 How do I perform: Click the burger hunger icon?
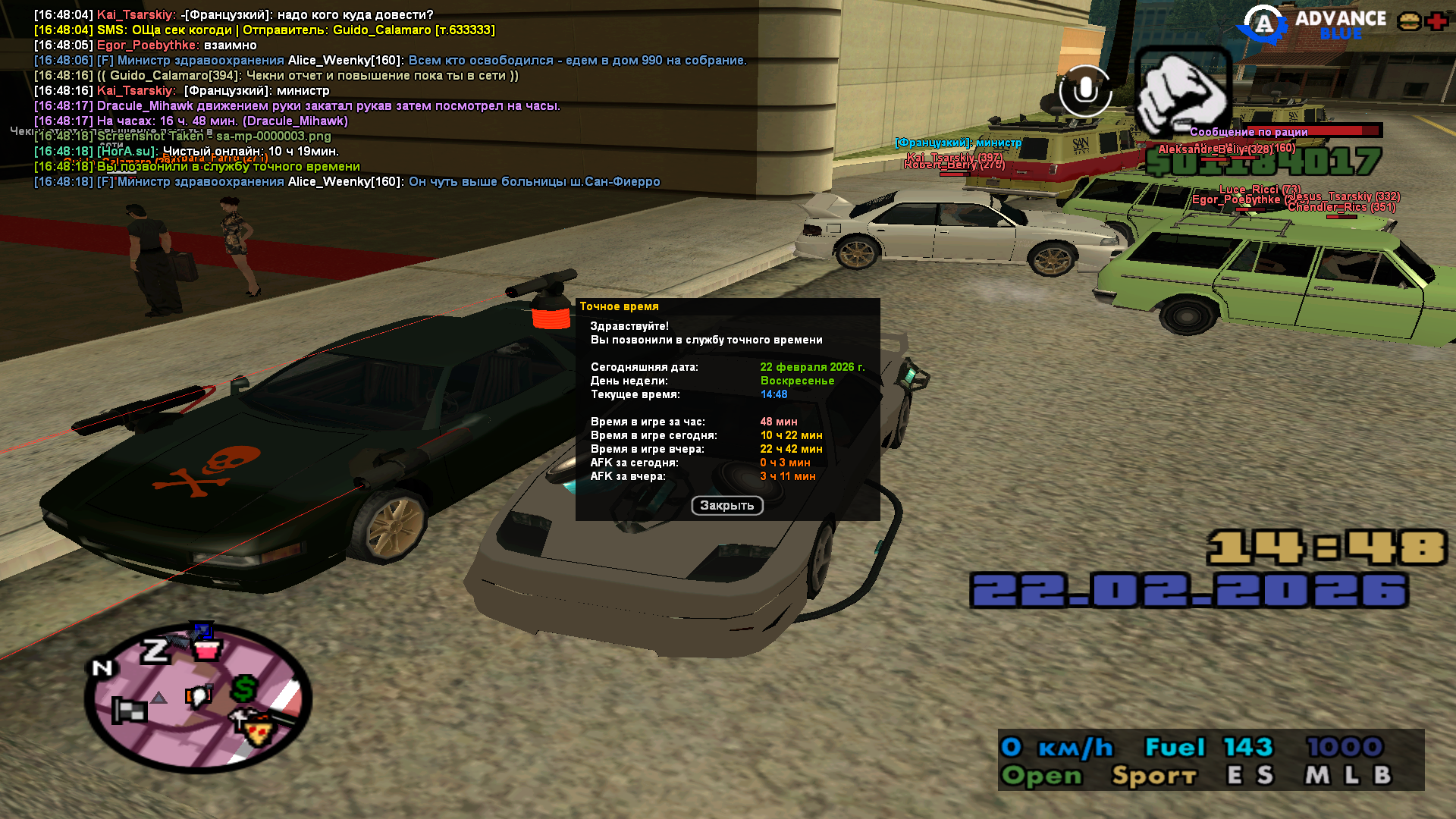click(1409, 21)
